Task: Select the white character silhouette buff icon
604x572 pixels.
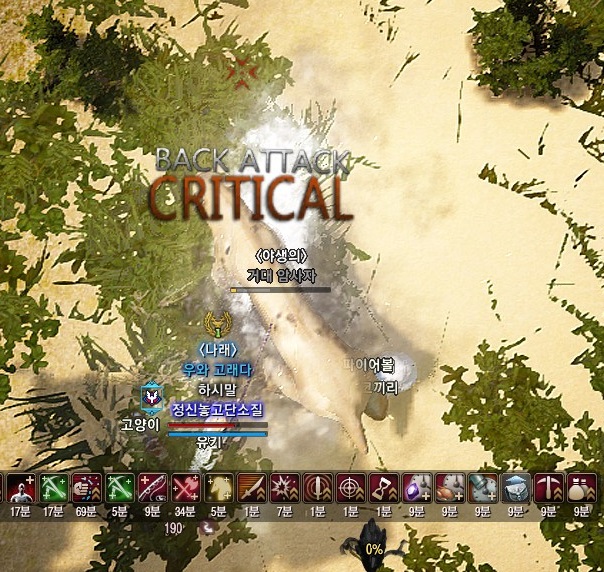Action: click(20, 488)
